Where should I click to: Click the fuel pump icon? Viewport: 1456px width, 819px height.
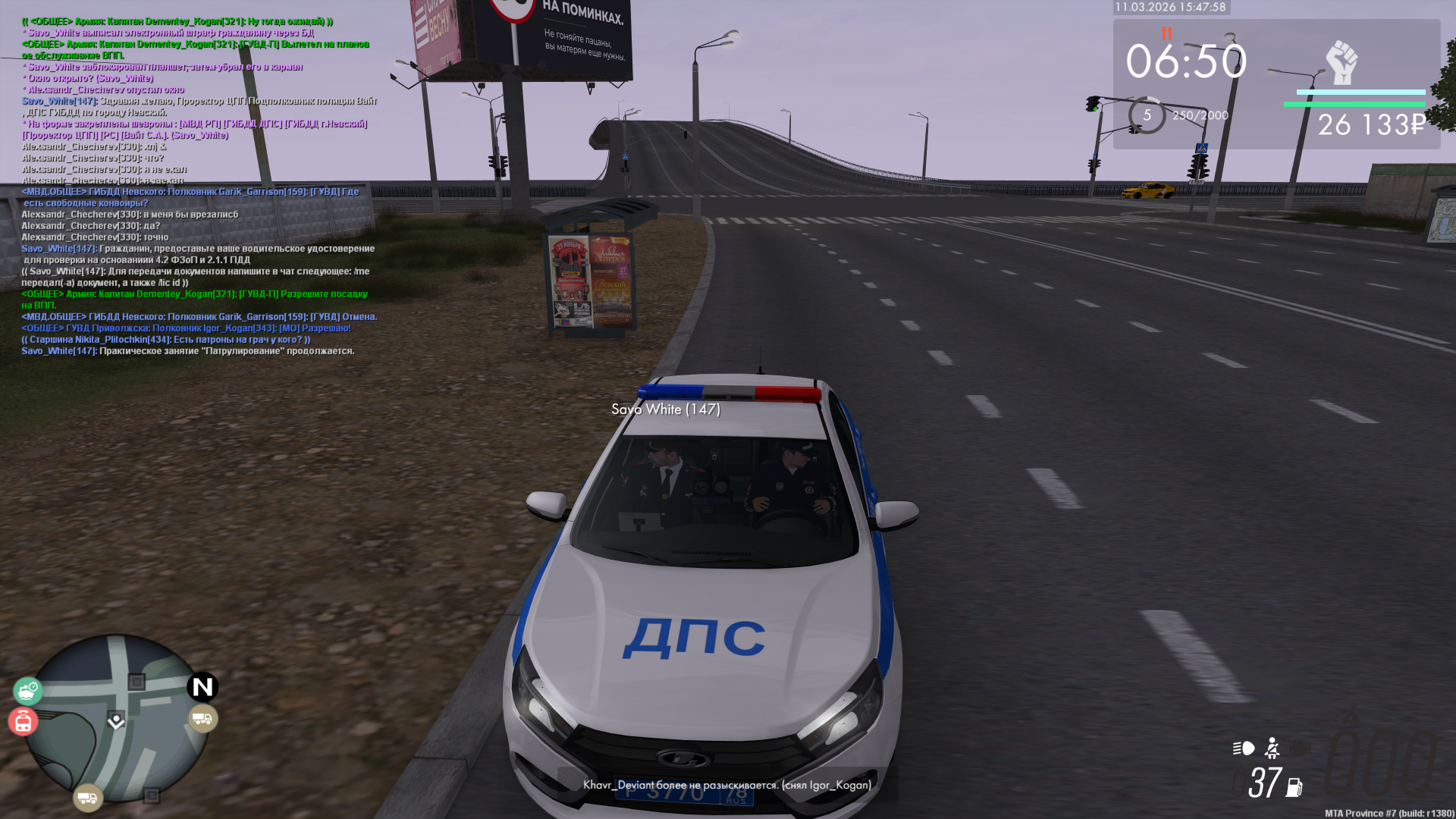point(1294,787)
